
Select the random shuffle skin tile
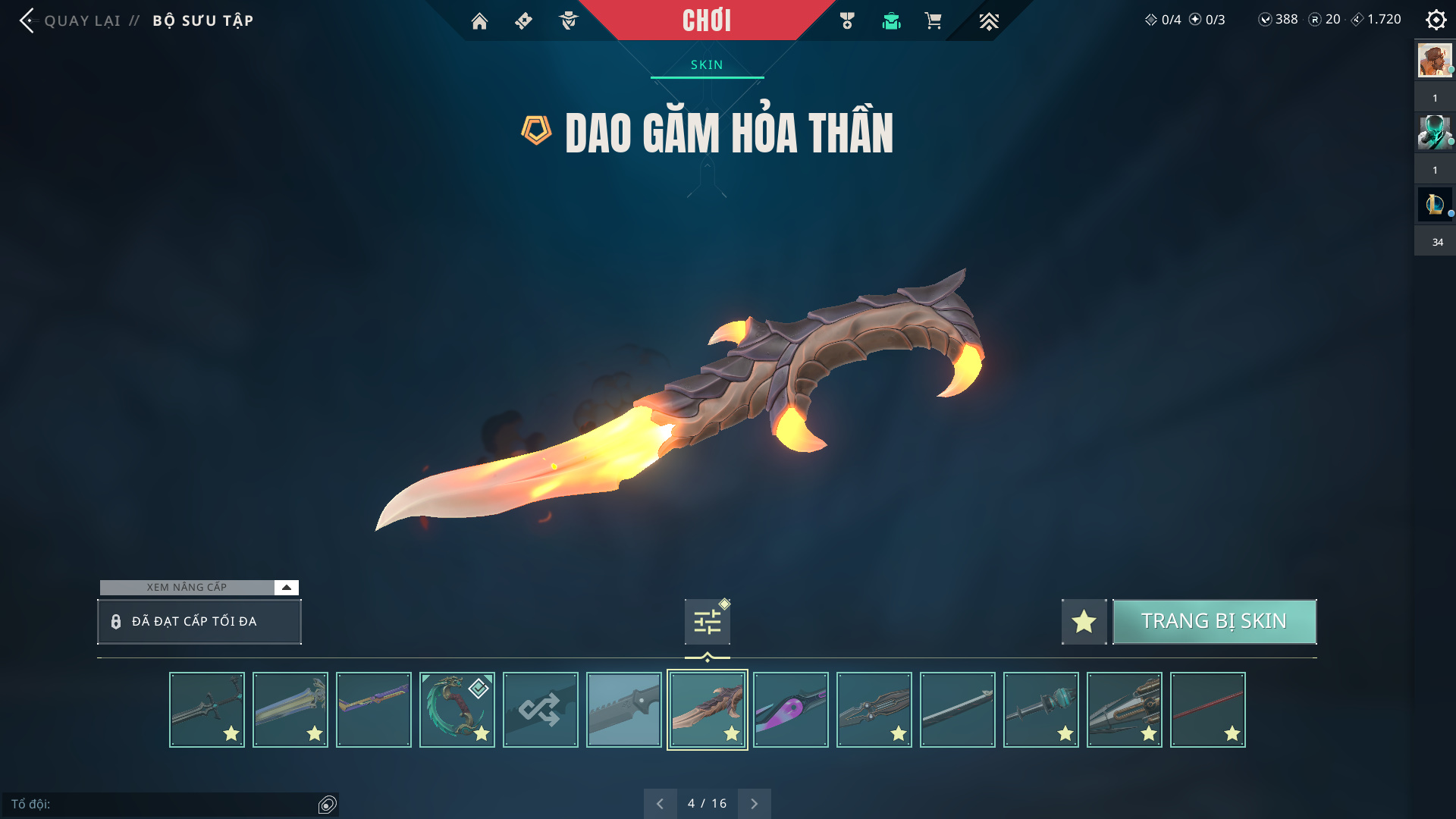click(x=540, y=710)
